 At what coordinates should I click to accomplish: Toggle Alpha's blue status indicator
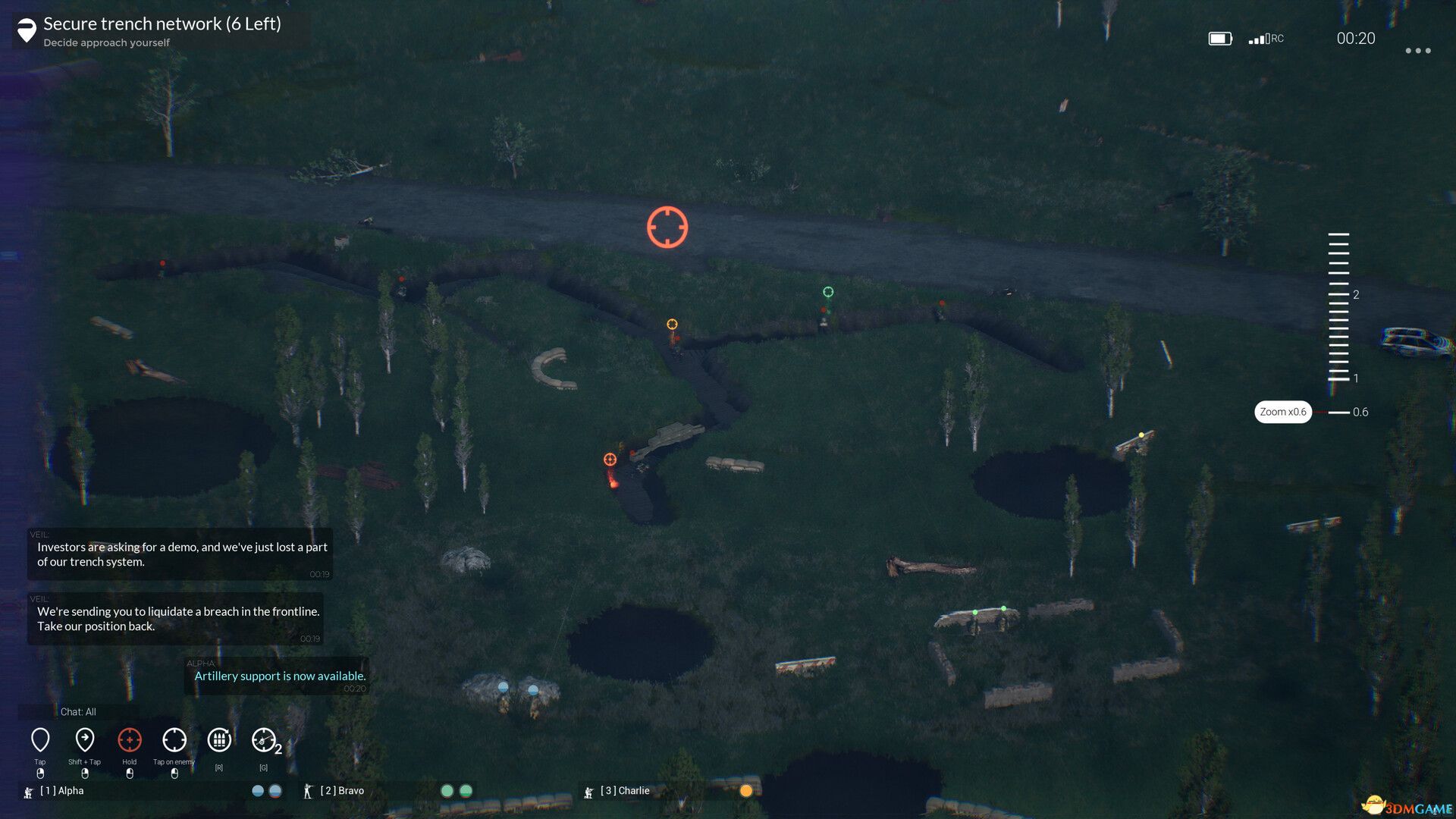(x=257, y=790)
